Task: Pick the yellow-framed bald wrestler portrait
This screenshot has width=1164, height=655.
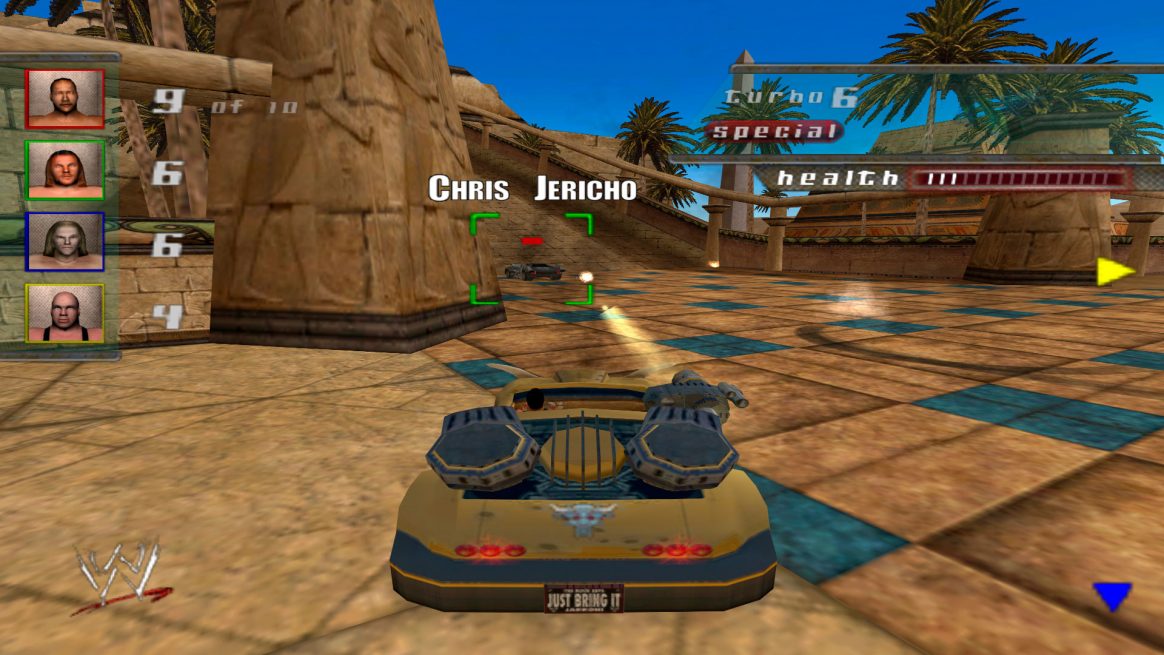Action: (x=64, y=313)
